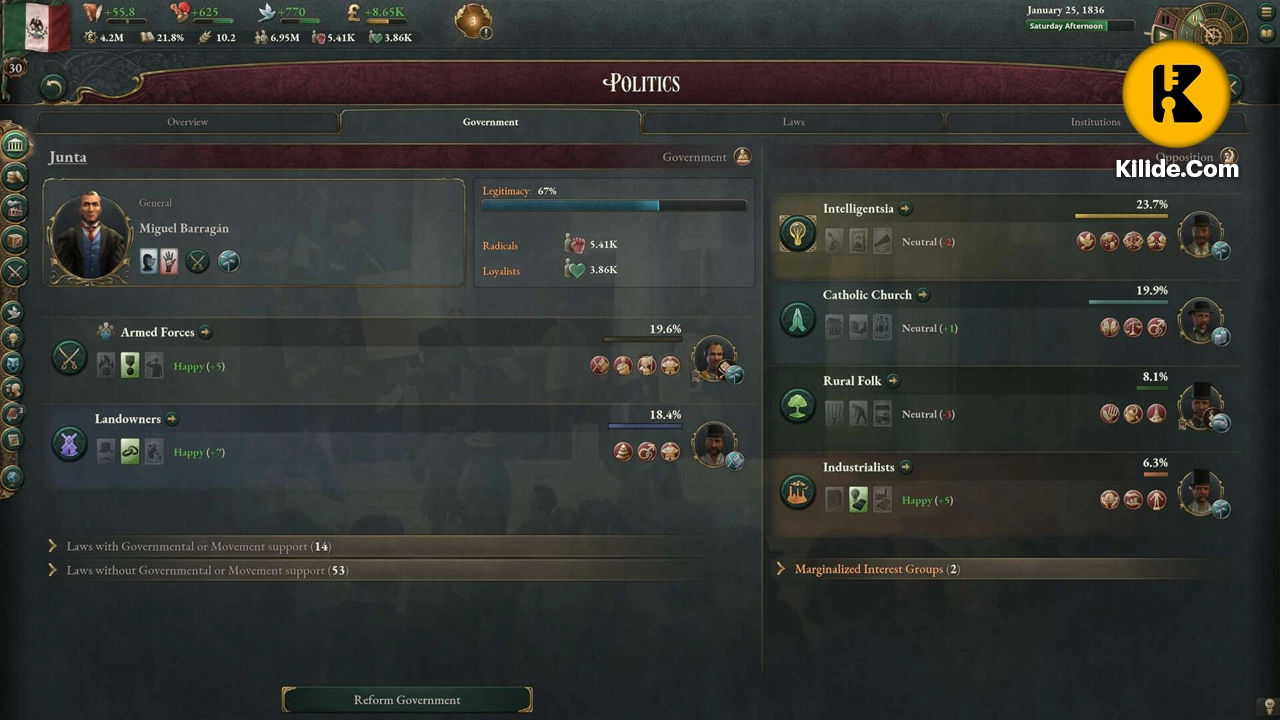Click the Mexican flag in the corner

point(37,25)
